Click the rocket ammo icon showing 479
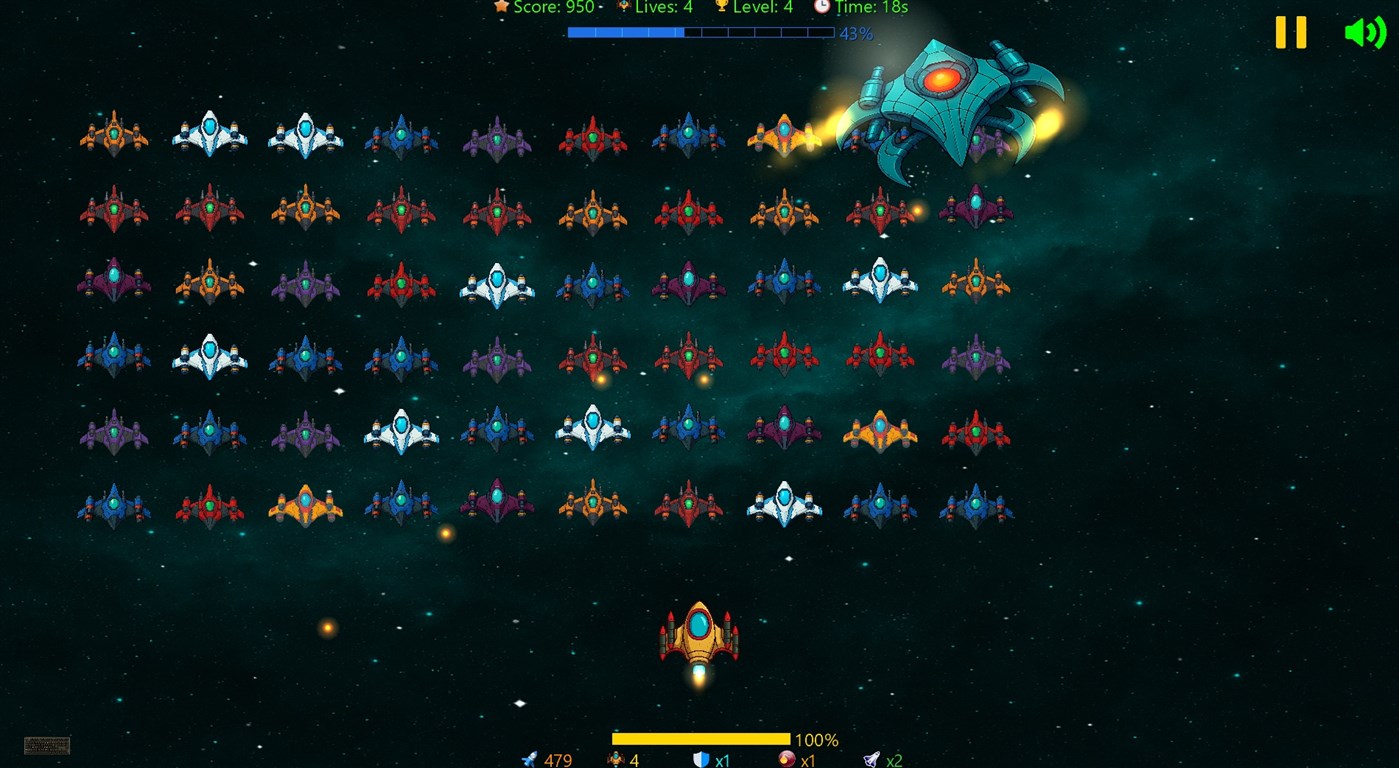 coord(528,760)
